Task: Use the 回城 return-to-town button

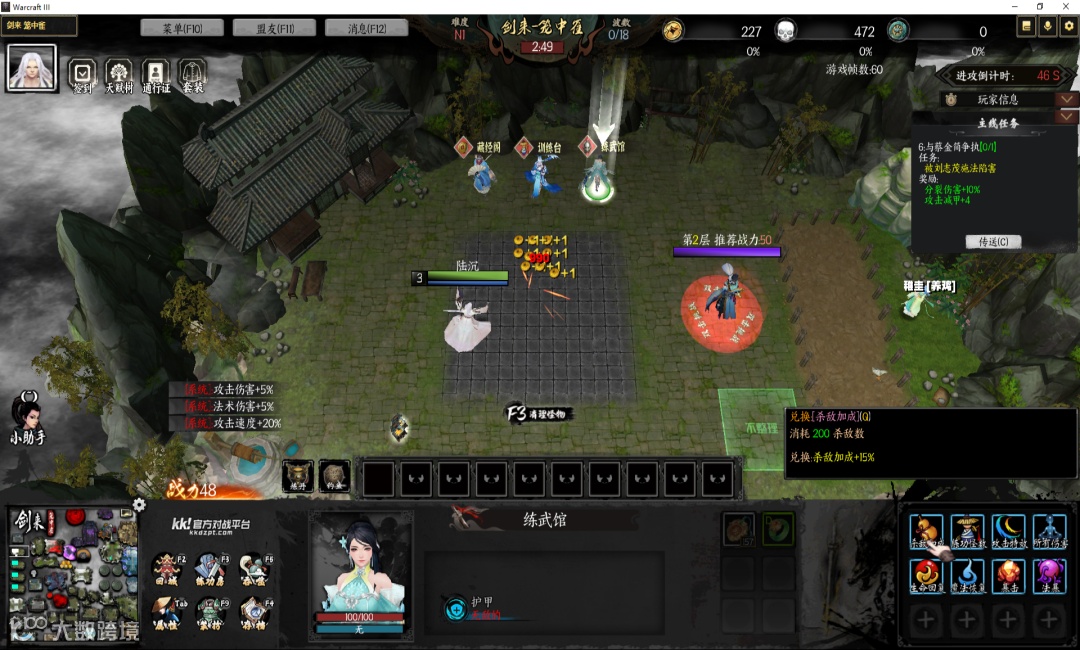Action: 167,568
